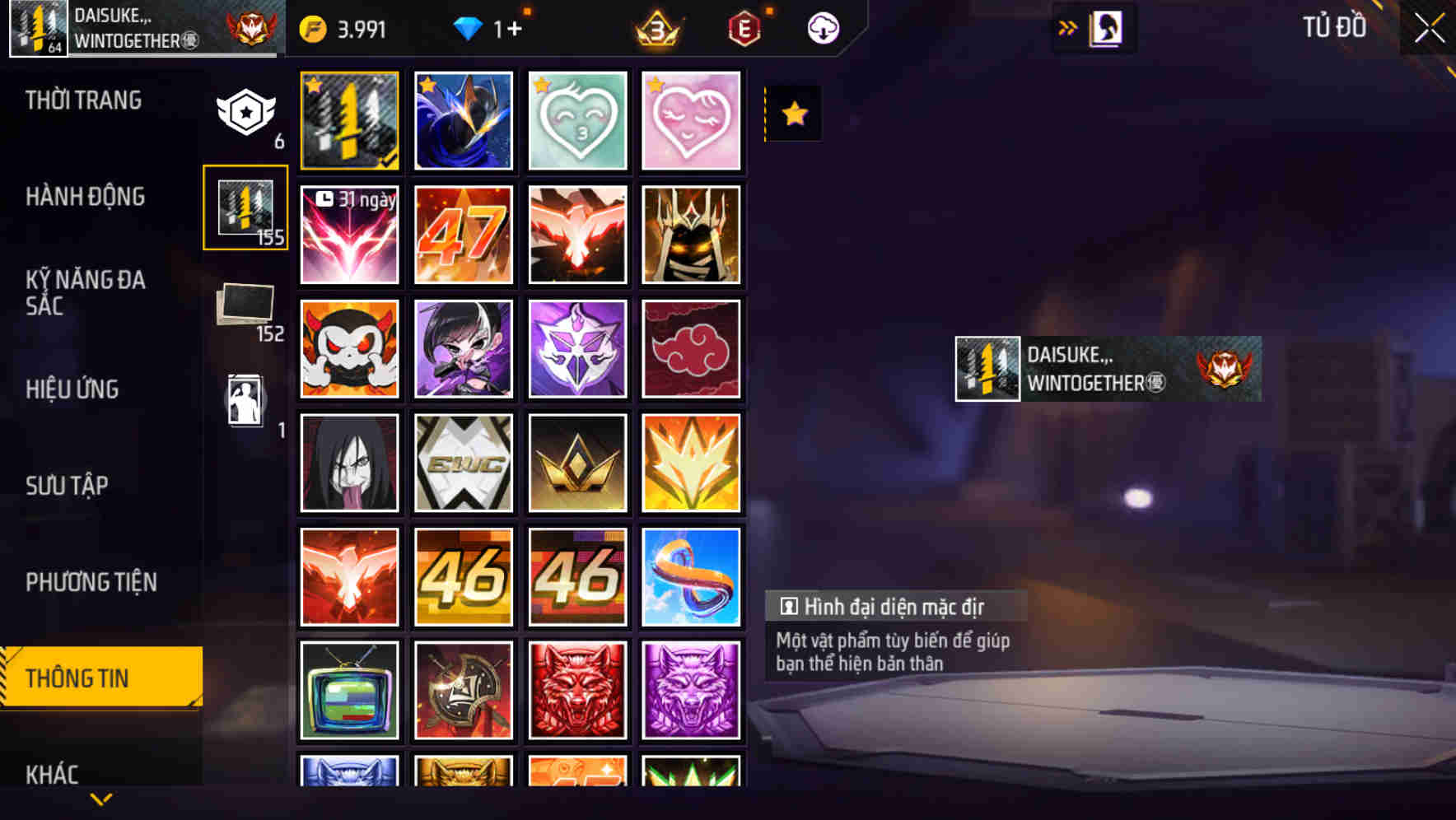The image size is (1456, 820).
Task: Click the picture card icon near top right
Action: [1106, 27]
